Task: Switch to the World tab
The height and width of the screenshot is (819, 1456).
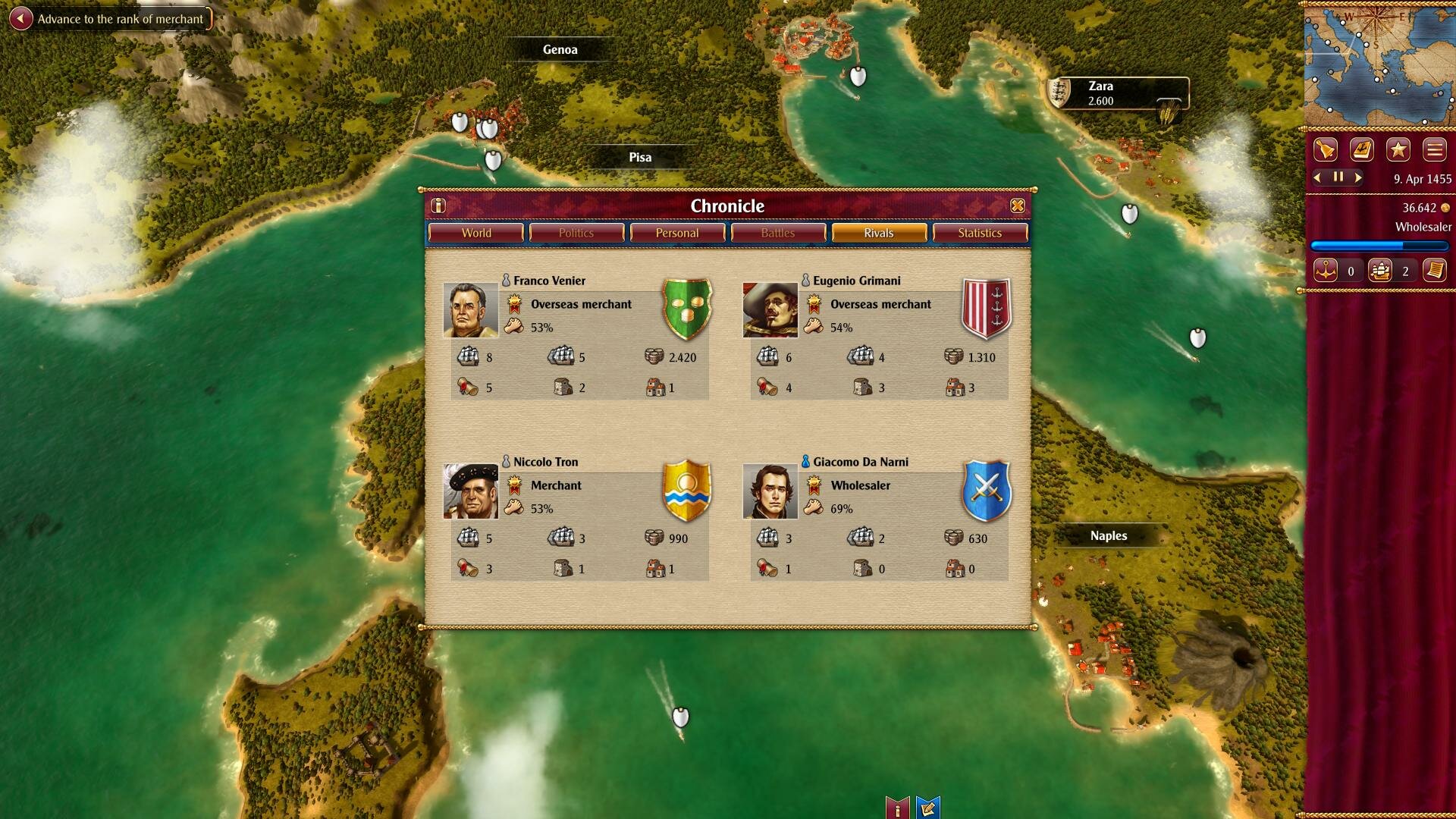Action: (476, 233)
